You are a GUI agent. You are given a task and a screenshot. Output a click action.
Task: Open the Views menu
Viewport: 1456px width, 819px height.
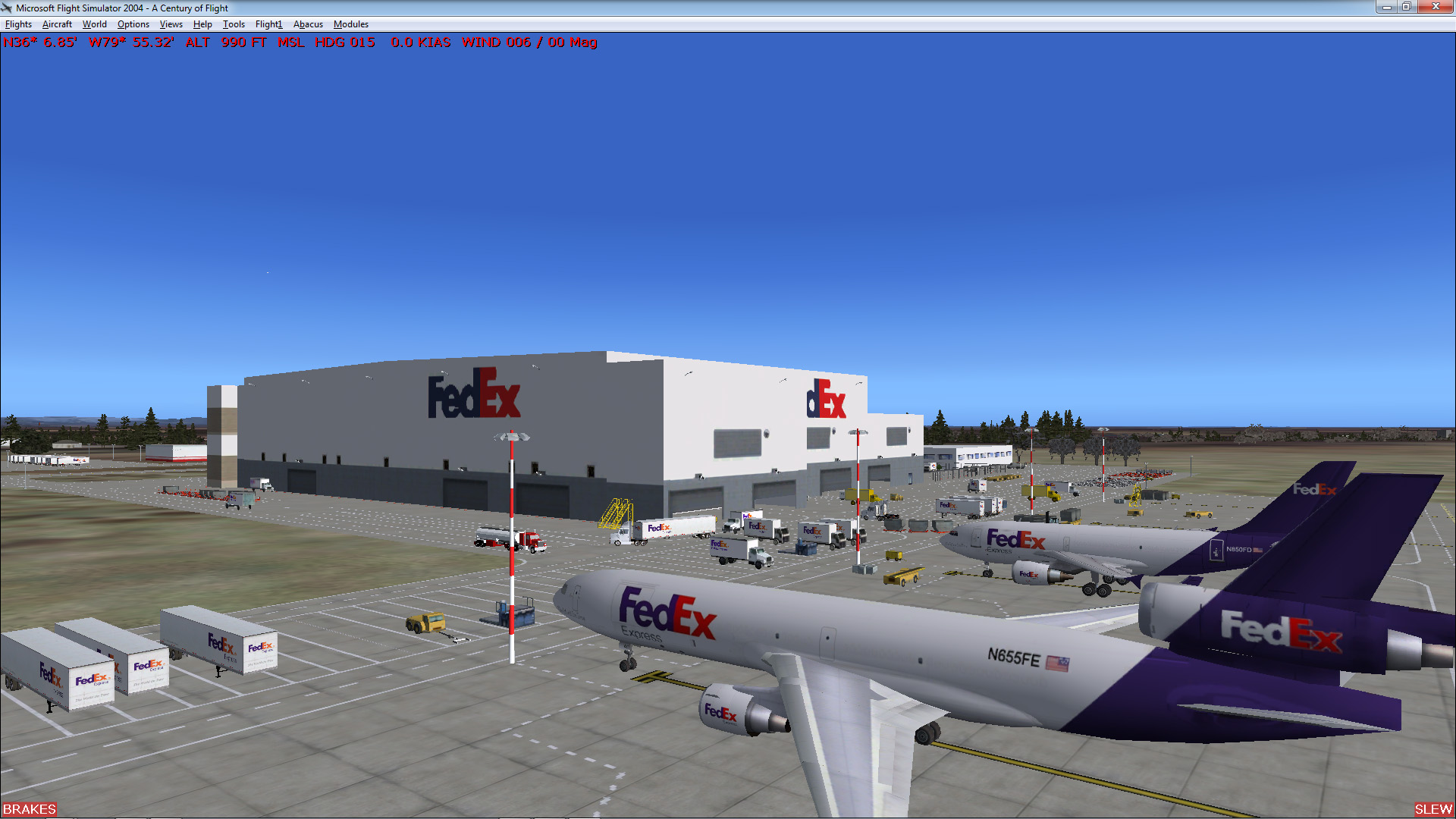click(171, 24)
